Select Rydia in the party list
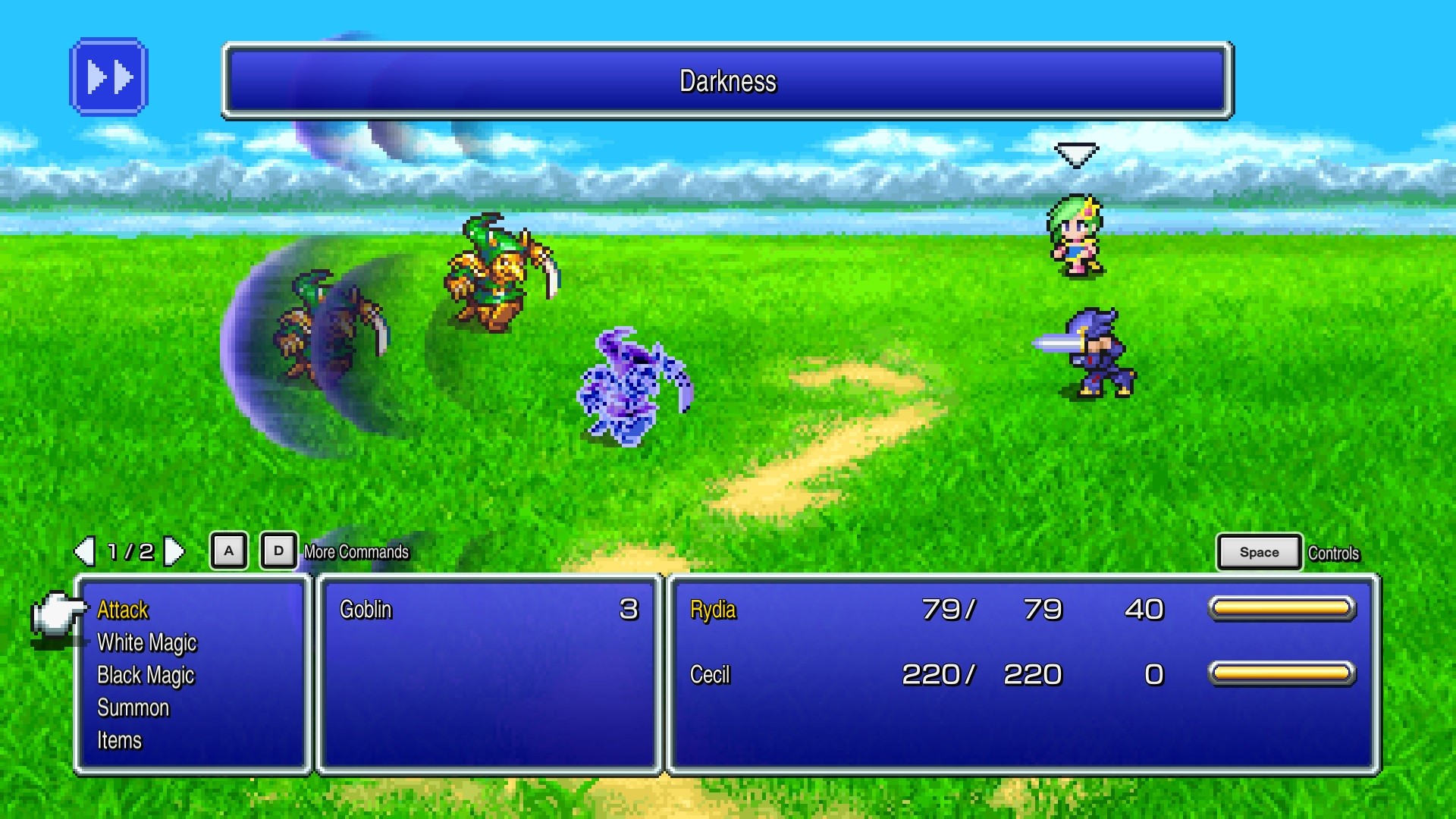Image resolution: width=1456 pixels, height=819 pixels. click(x=713, y=610)
